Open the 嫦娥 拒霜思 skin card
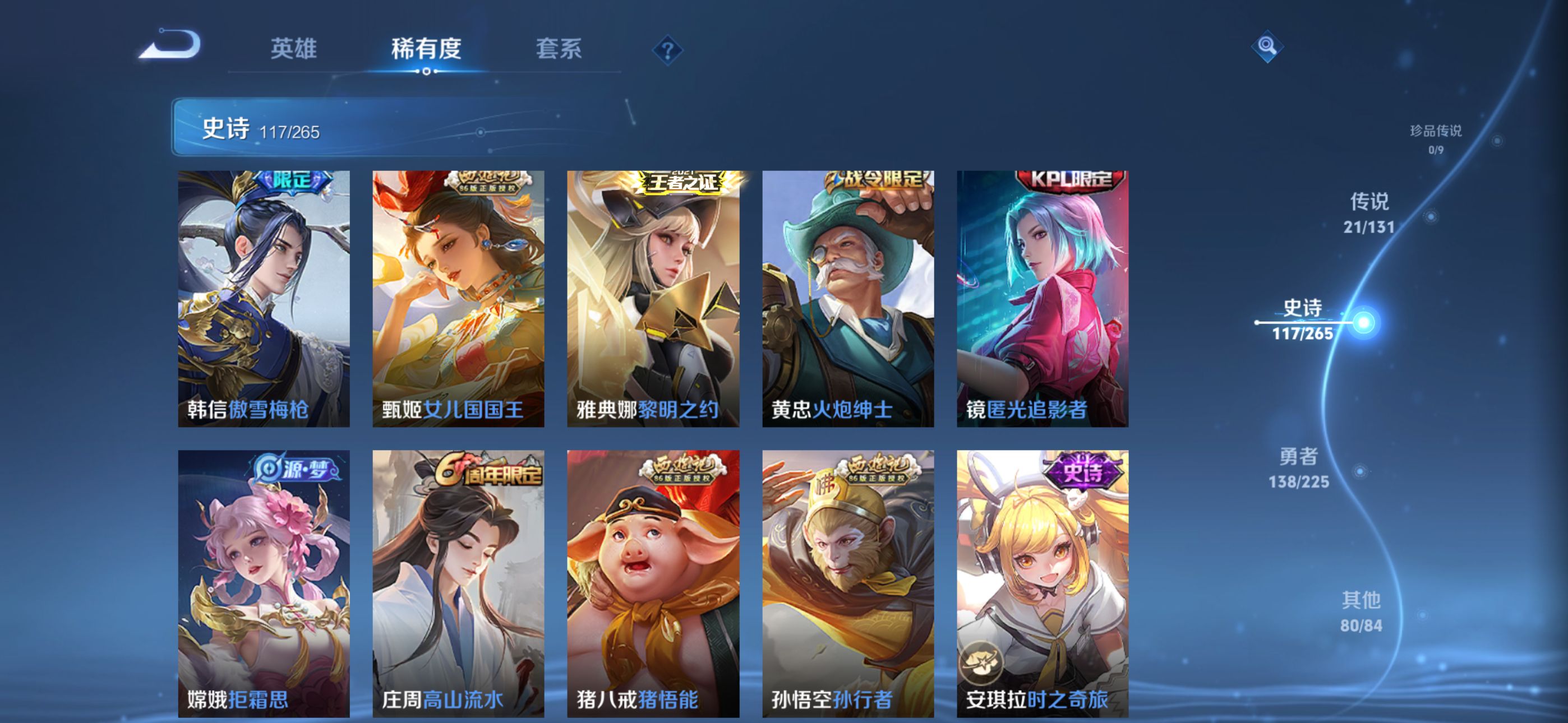 (x=264, y=583)
